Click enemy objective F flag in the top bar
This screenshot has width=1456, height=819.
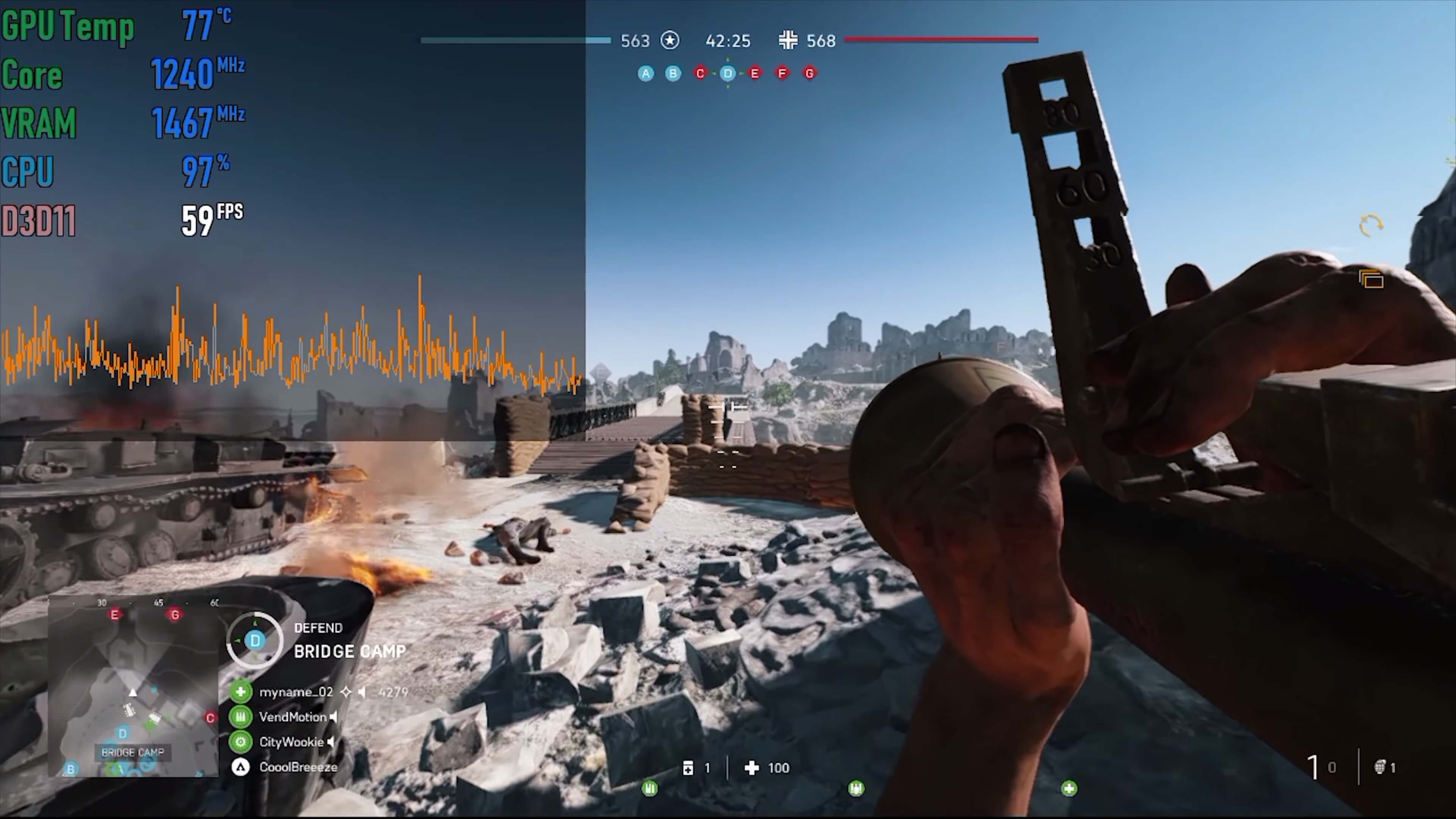click(782, 74)
